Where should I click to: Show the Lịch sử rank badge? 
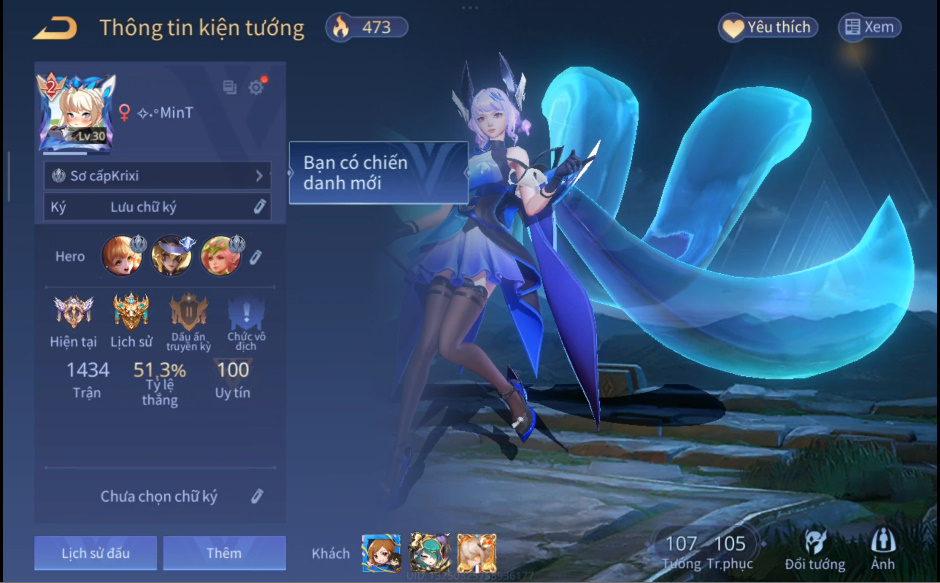coord(131,312)
